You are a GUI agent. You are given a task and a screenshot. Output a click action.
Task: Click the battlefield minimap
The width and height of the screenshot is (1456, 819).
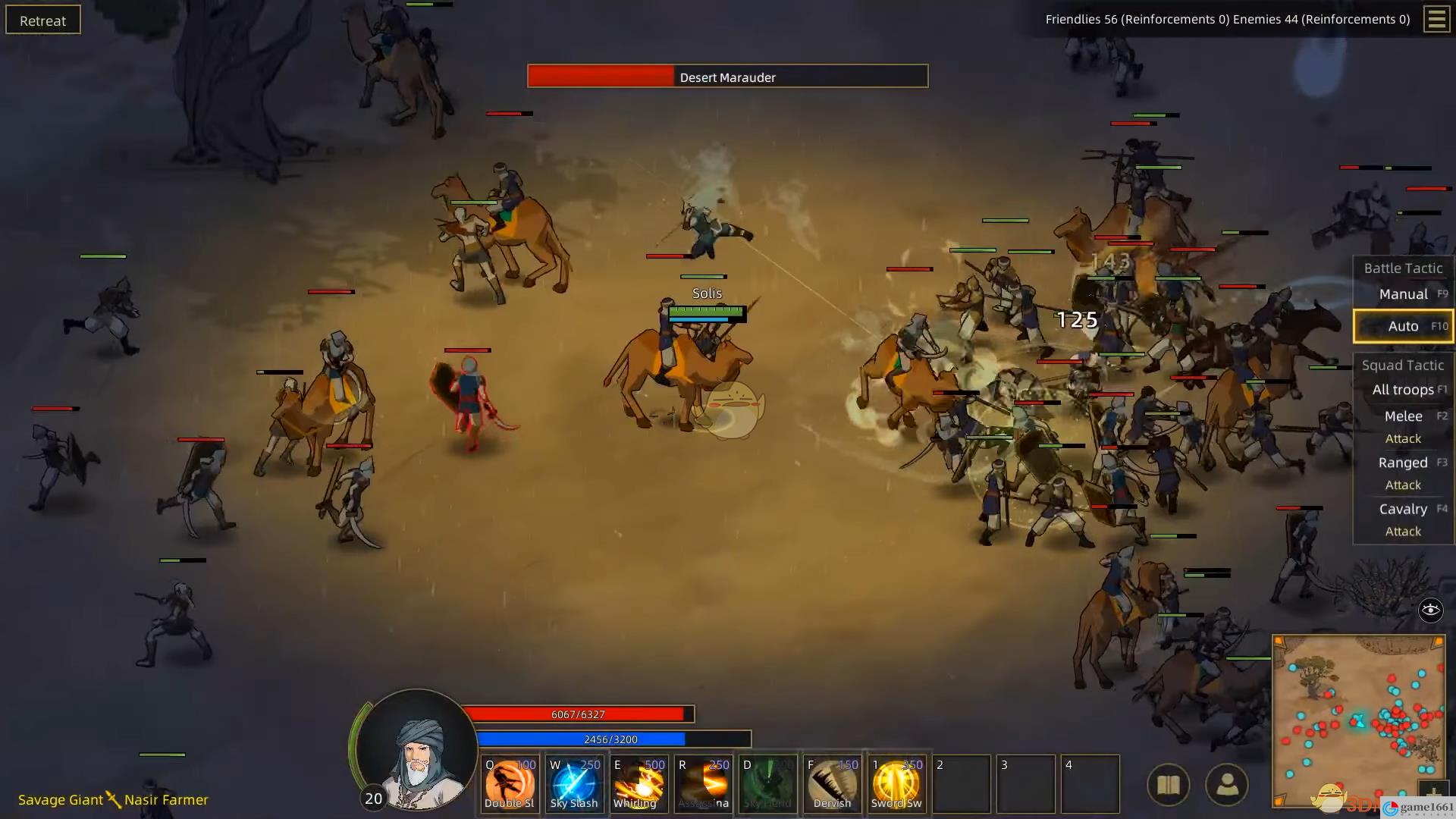point(1357,720)
